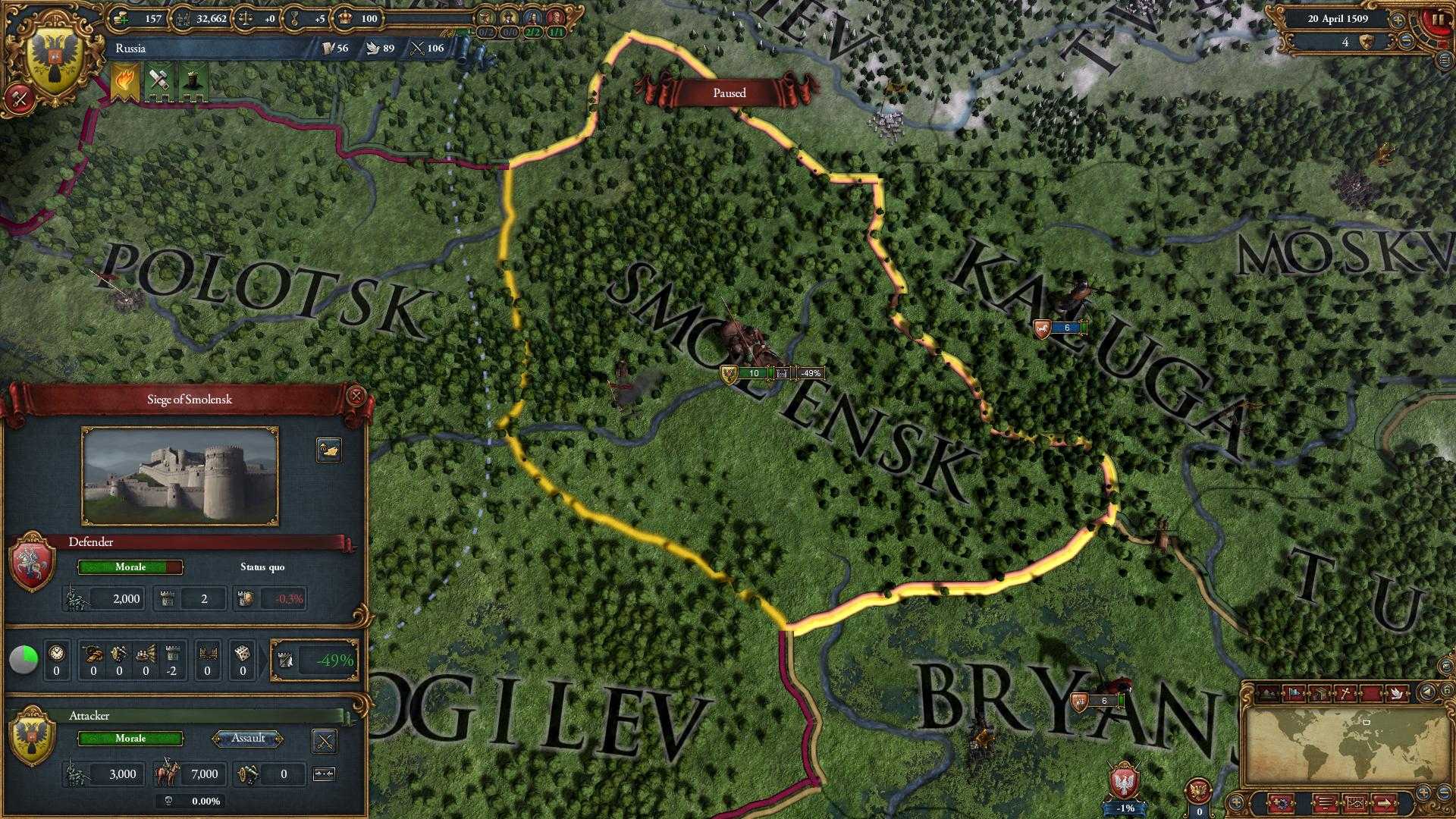Click the prestige icon showing +5

click(x=294, y=19)
